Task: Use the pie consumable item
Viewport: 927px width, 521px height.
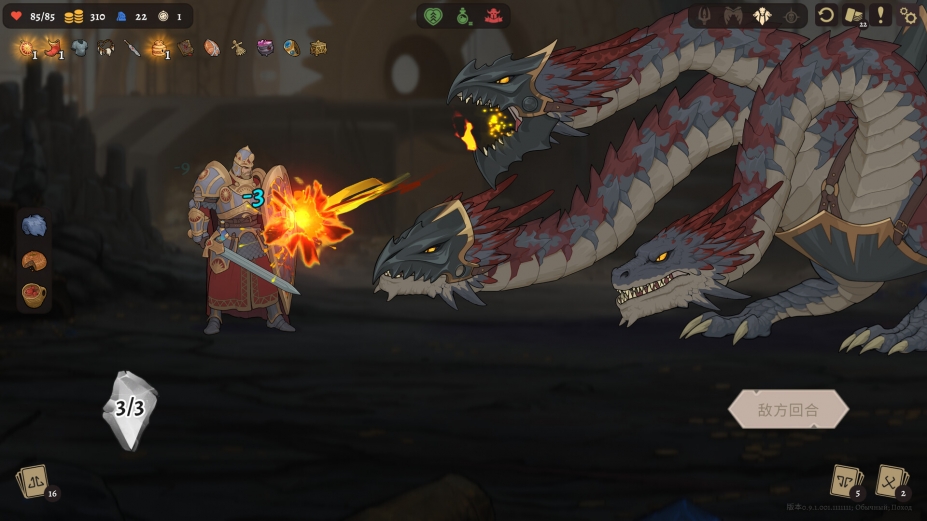Action: pyautogui.click(x=34, y=260)
